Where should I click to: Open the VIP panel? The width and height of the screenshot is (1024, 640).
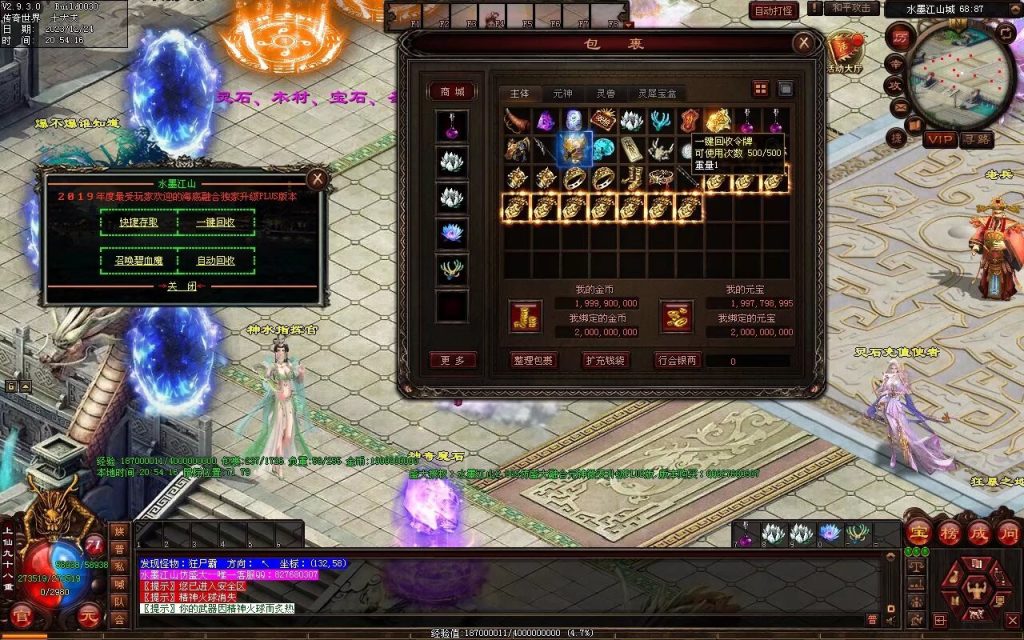[939, 139]
